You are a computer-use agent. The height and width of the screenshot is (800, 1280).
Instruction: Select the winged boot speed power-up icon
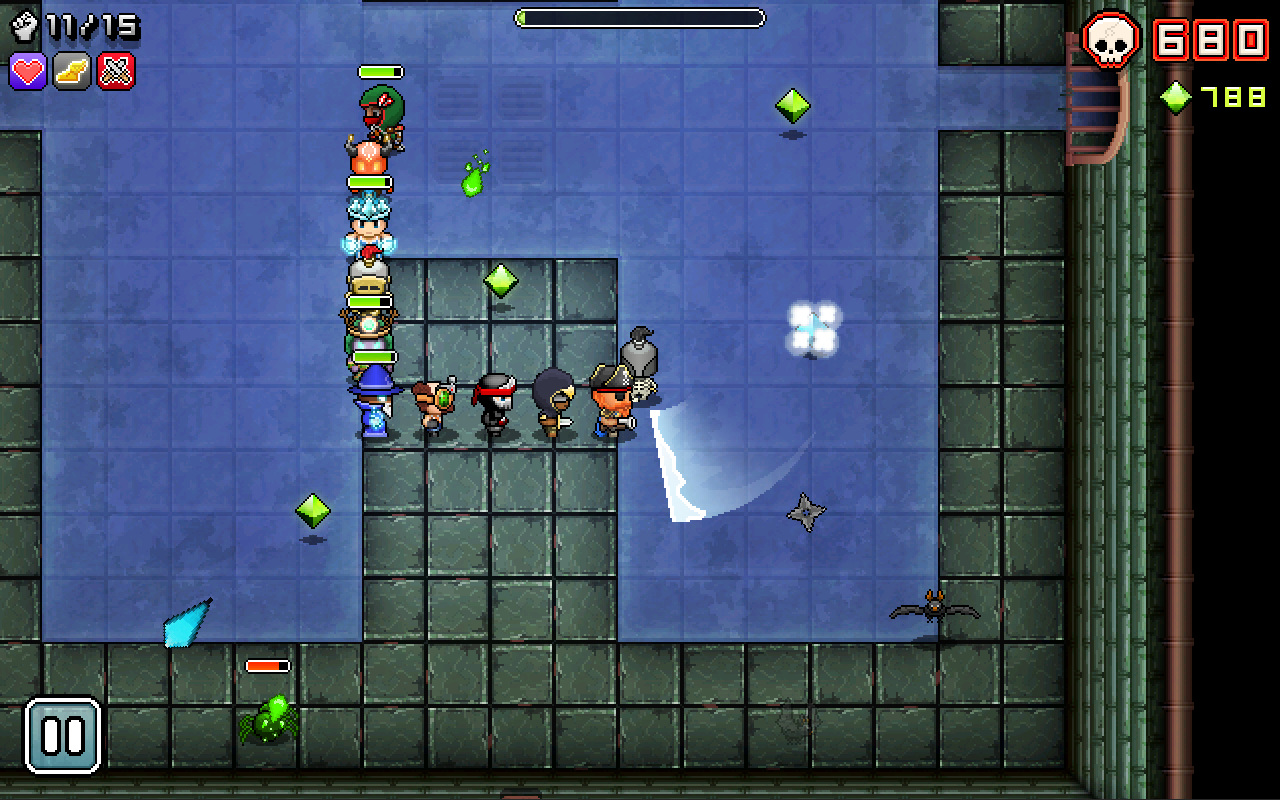[71, 72]
